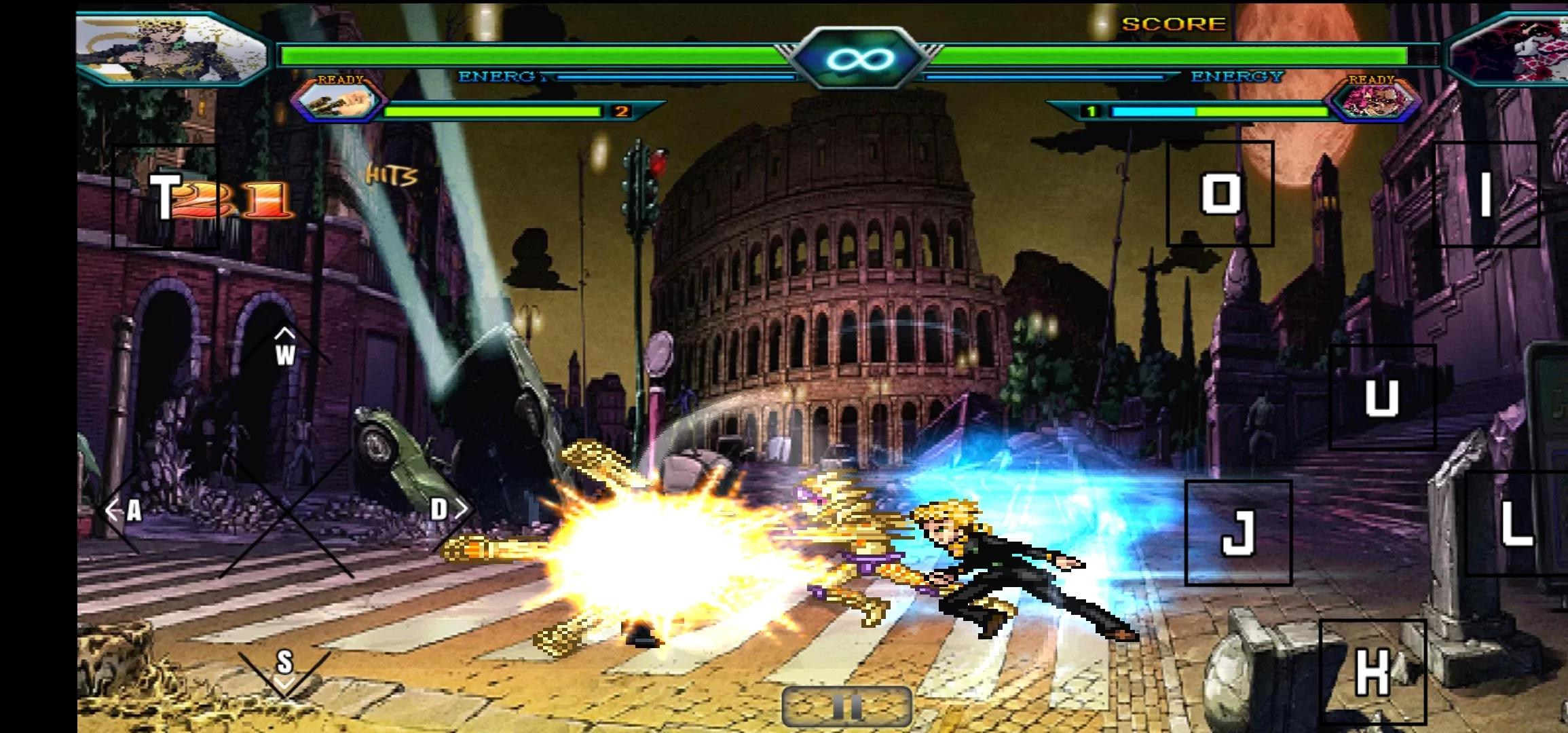Trigger the H action button
The height and width of the screenshot is (733, 1568).
[x=1372, y=672]
